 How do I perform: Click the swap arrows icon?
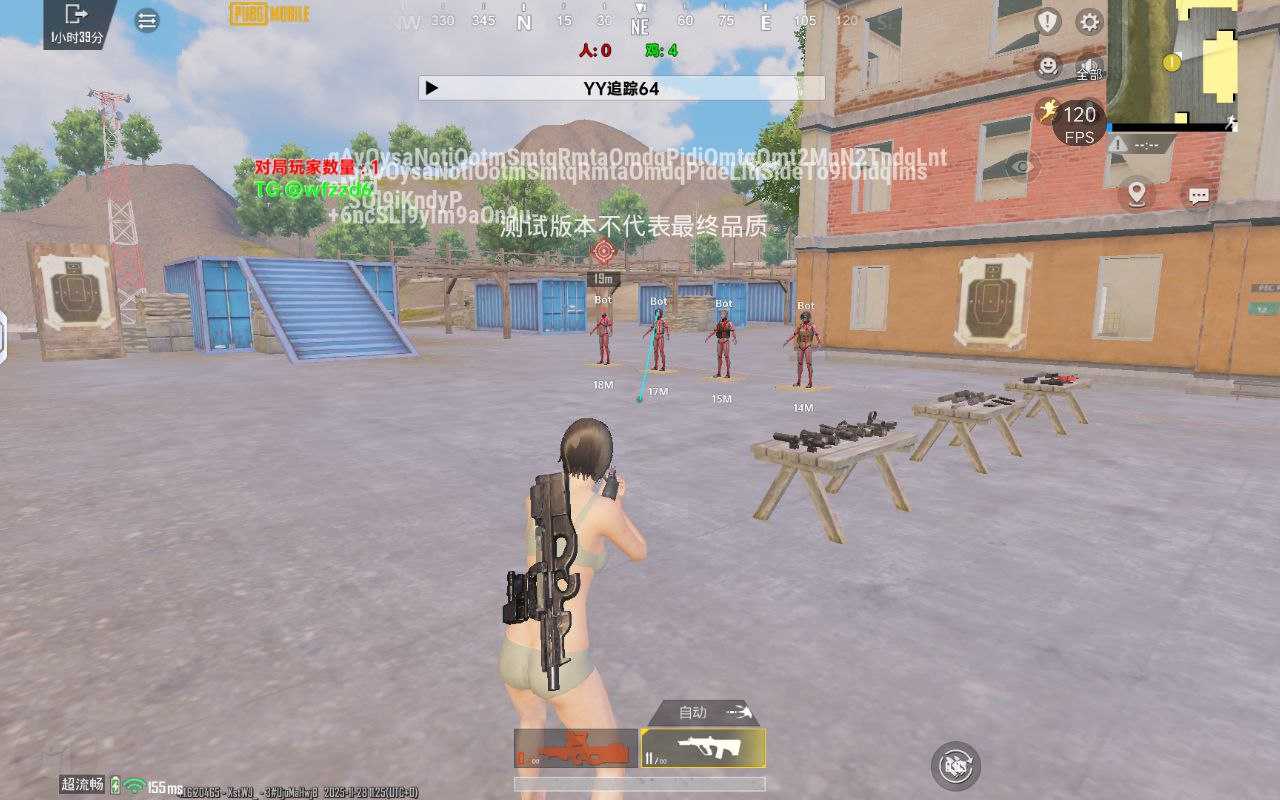(147, 20)
